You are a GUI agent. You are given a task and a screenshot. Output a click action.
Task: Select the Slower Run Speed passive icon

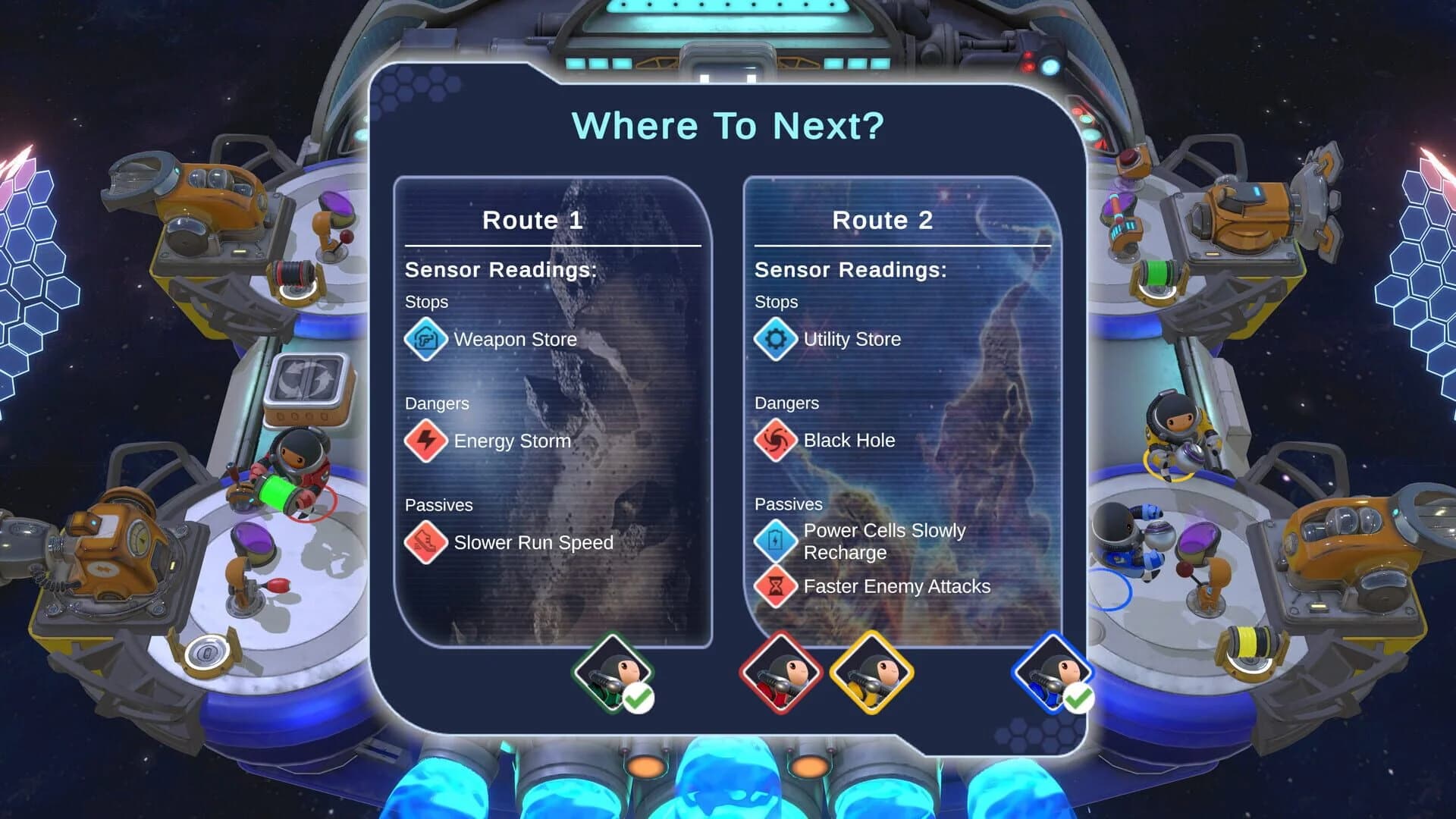425,543
